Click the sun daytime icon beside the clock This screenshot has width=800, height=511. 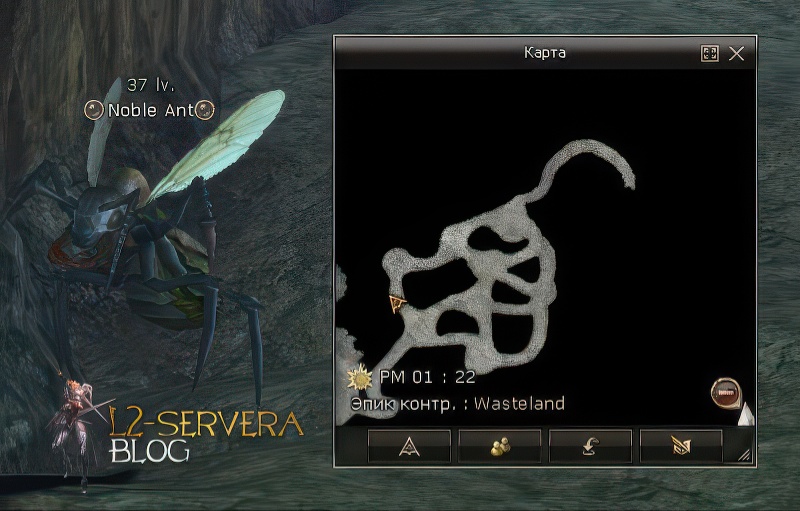click(x=360, y=378)
